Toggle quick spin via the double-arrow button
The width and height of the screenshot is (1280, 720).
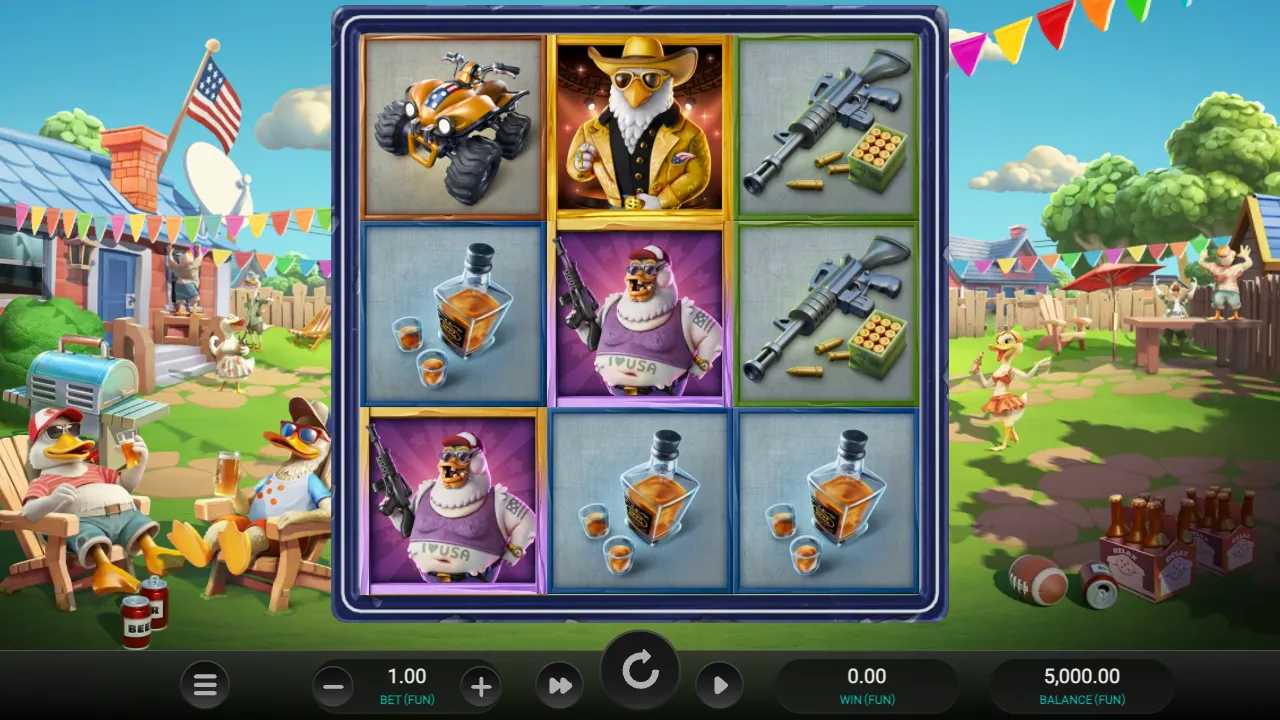pos(560,685)
